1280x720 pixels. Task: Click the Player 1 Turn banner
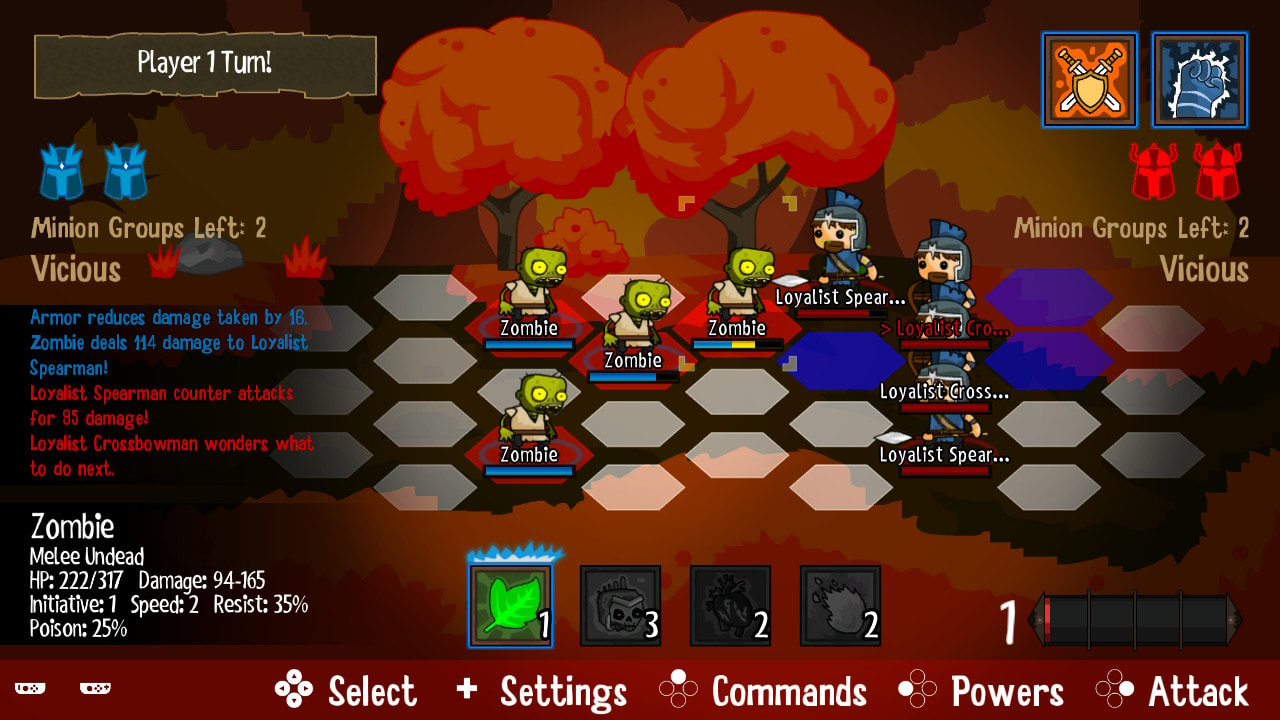pyautogui.click(x=205, y=64)
